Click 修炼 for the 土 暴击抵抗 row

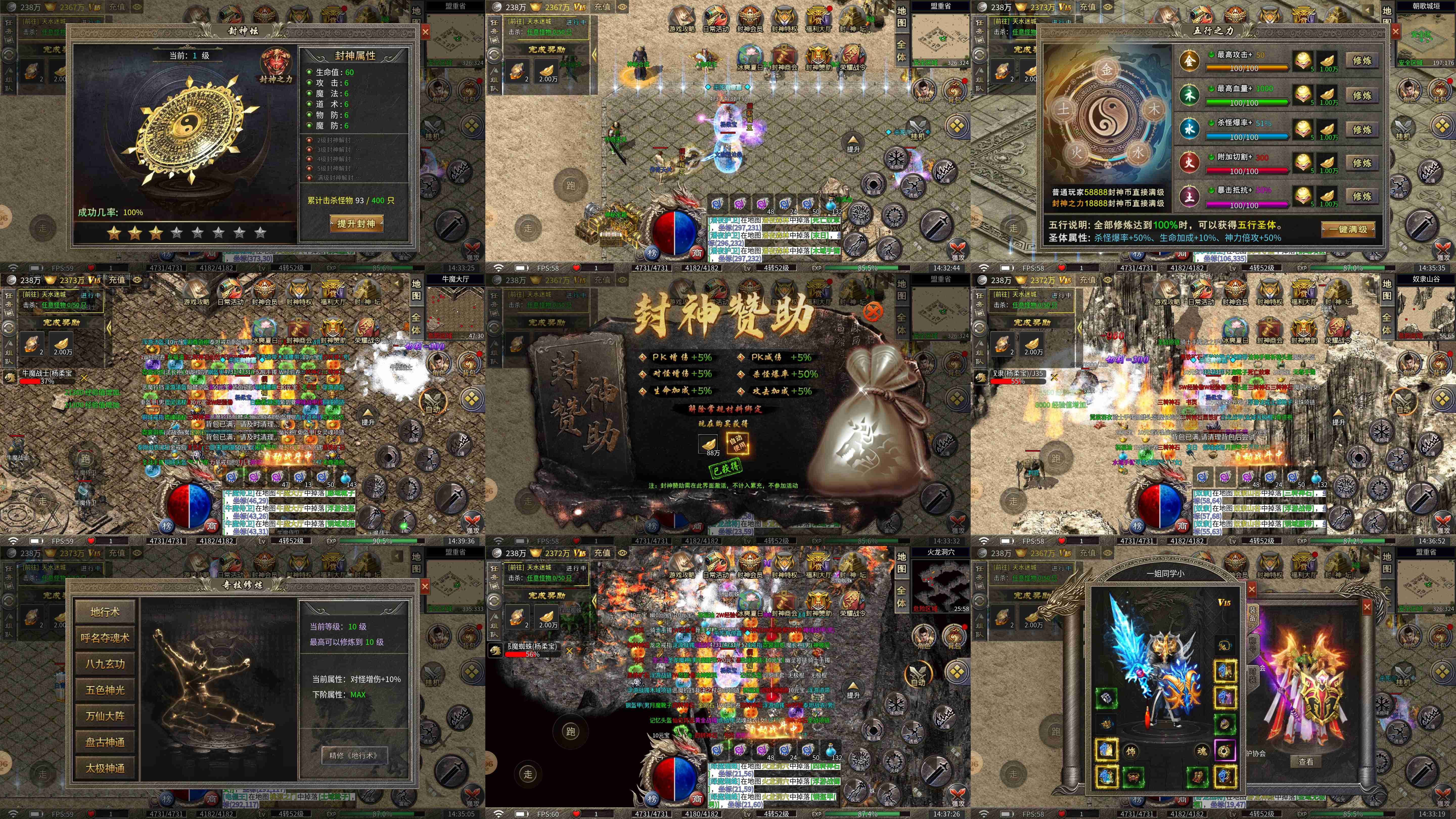[x=1362, y=197]
